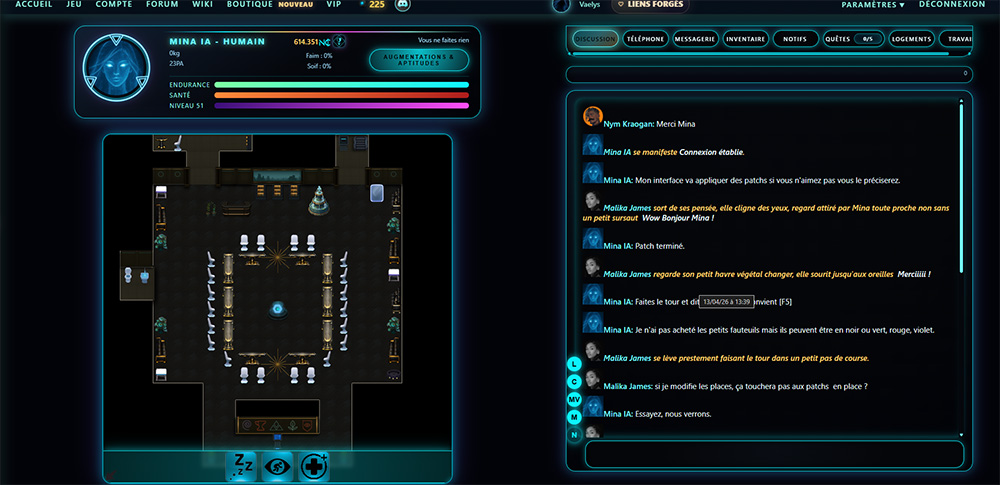Click the eye observe action button
This screenshot has height=485, width=1000.
pos(278,466)
